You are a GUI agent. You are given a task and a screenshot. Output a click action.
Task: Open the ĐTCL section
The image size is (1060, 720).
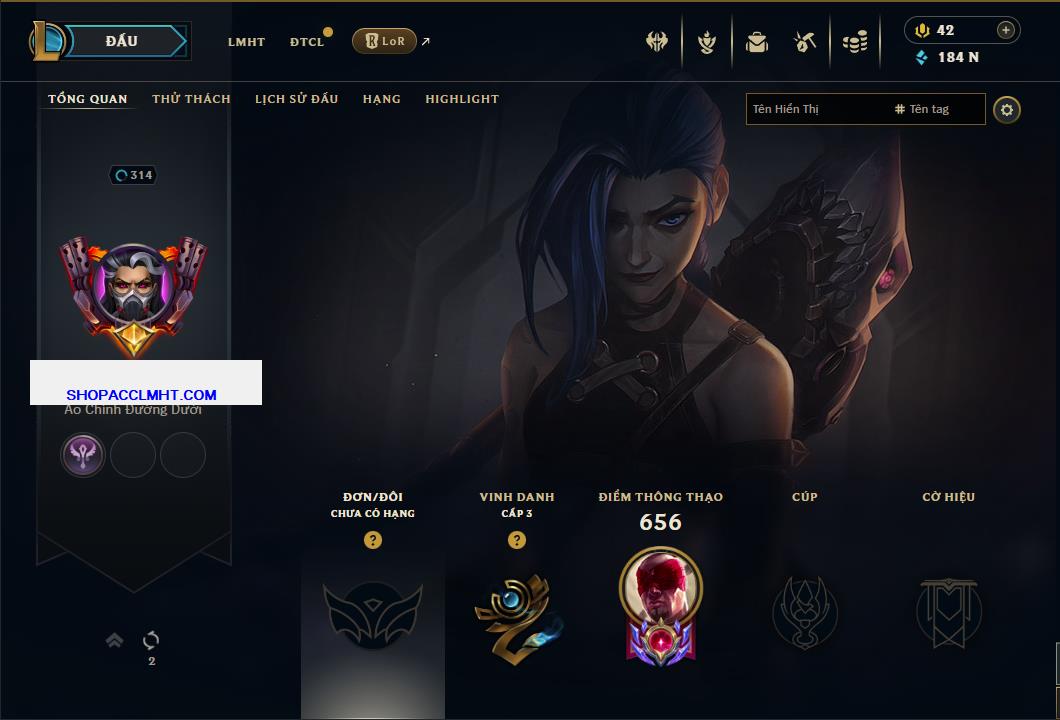[x=307, y=42]
